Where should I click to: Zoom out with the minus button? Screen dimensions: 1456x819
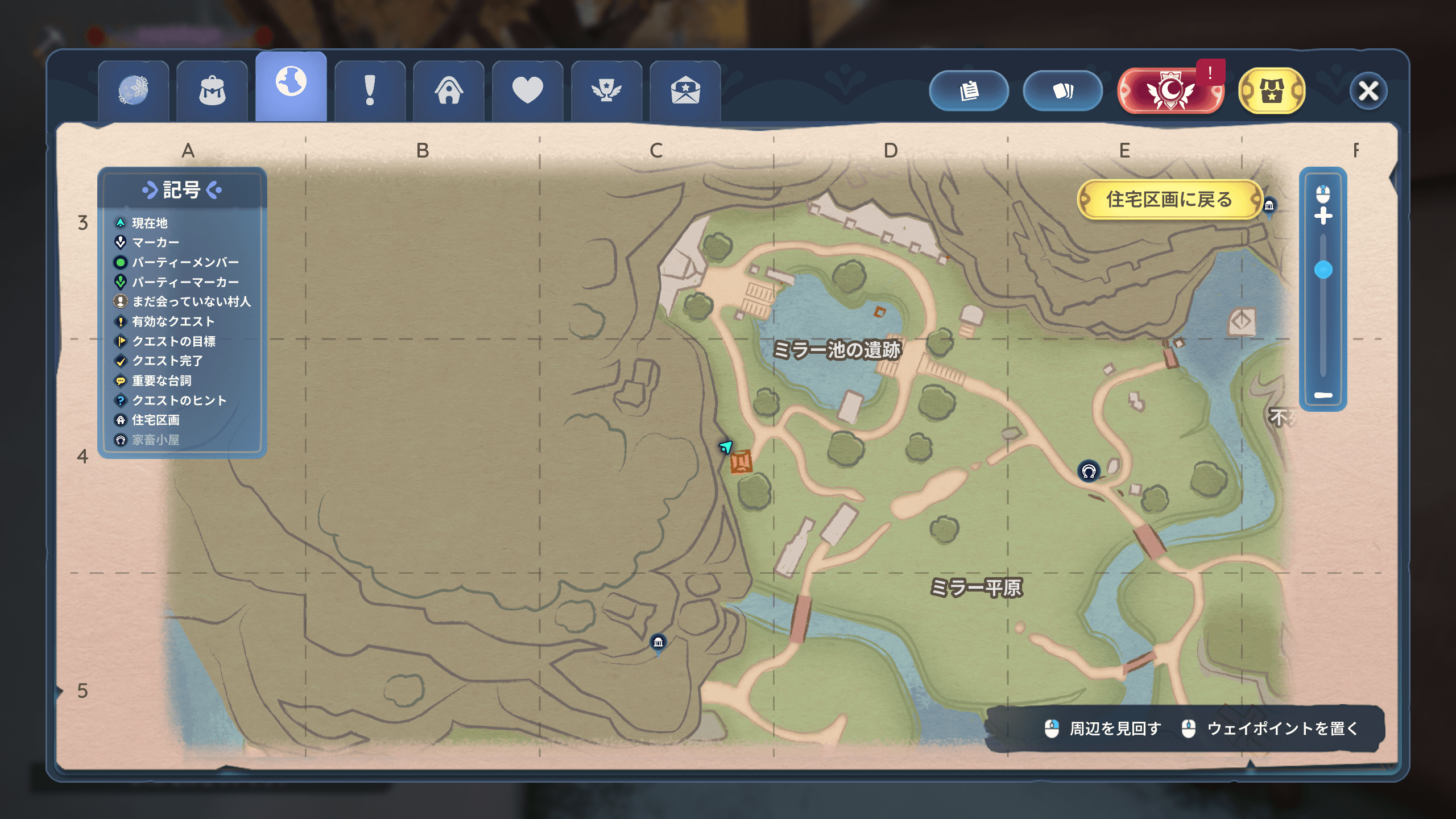(x=1323, y=395)
